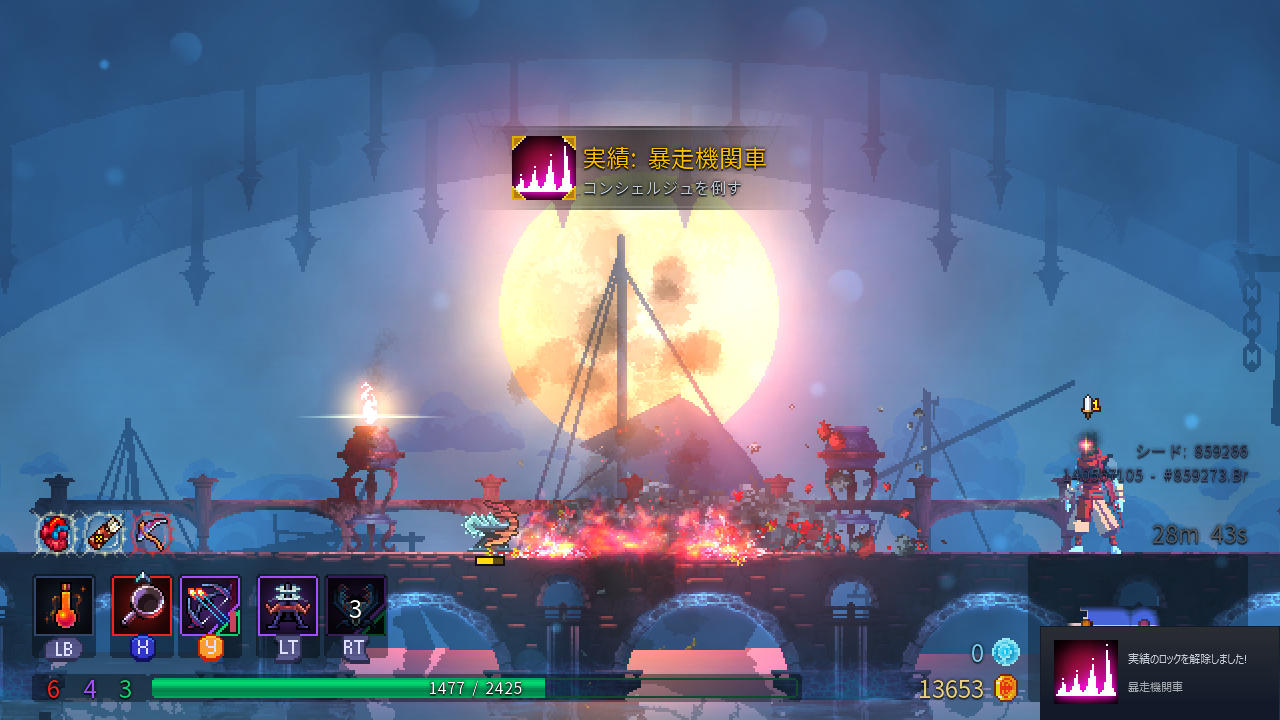Viewport: 1280px width, 720px height.
Task: Click the turret skill icon above LT
Action: tap(287, 604)
